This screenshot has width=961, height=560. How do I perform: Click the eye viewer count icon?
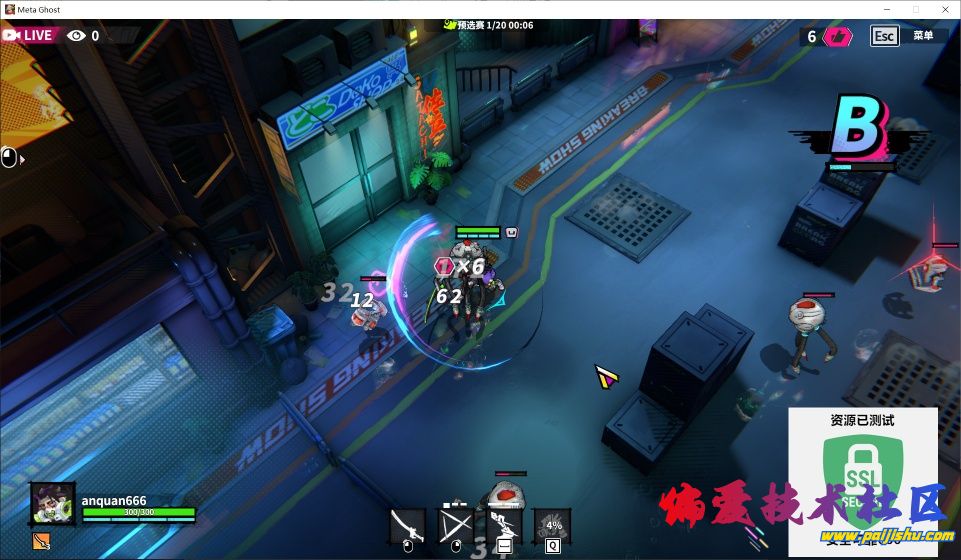pyautogui.click(x=77, y=36)
